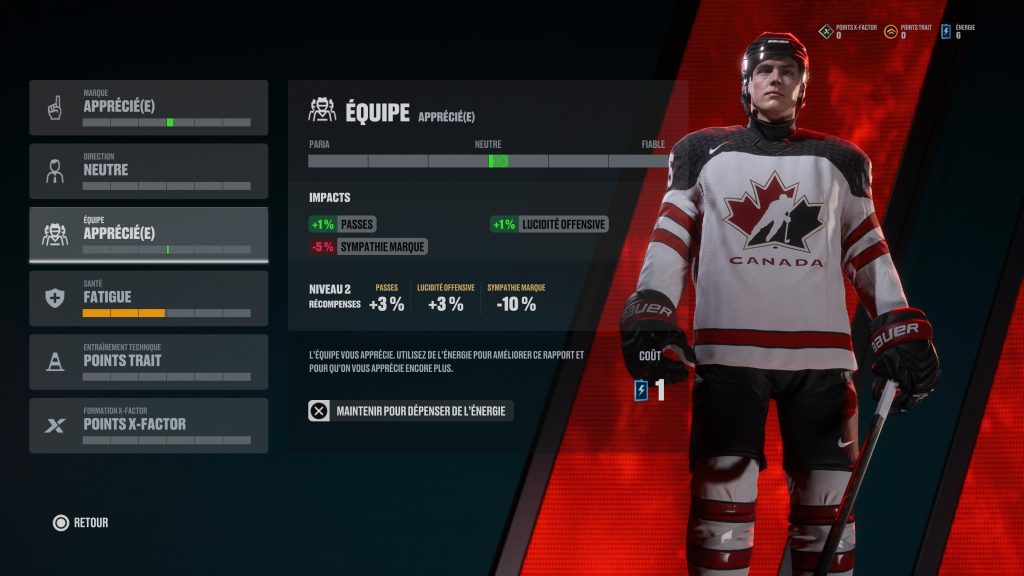Viewport: 1024px width, 576px height.
Task: Choose the Équipe Apprécié(e) entry
Action: click(x=148, y=234)
